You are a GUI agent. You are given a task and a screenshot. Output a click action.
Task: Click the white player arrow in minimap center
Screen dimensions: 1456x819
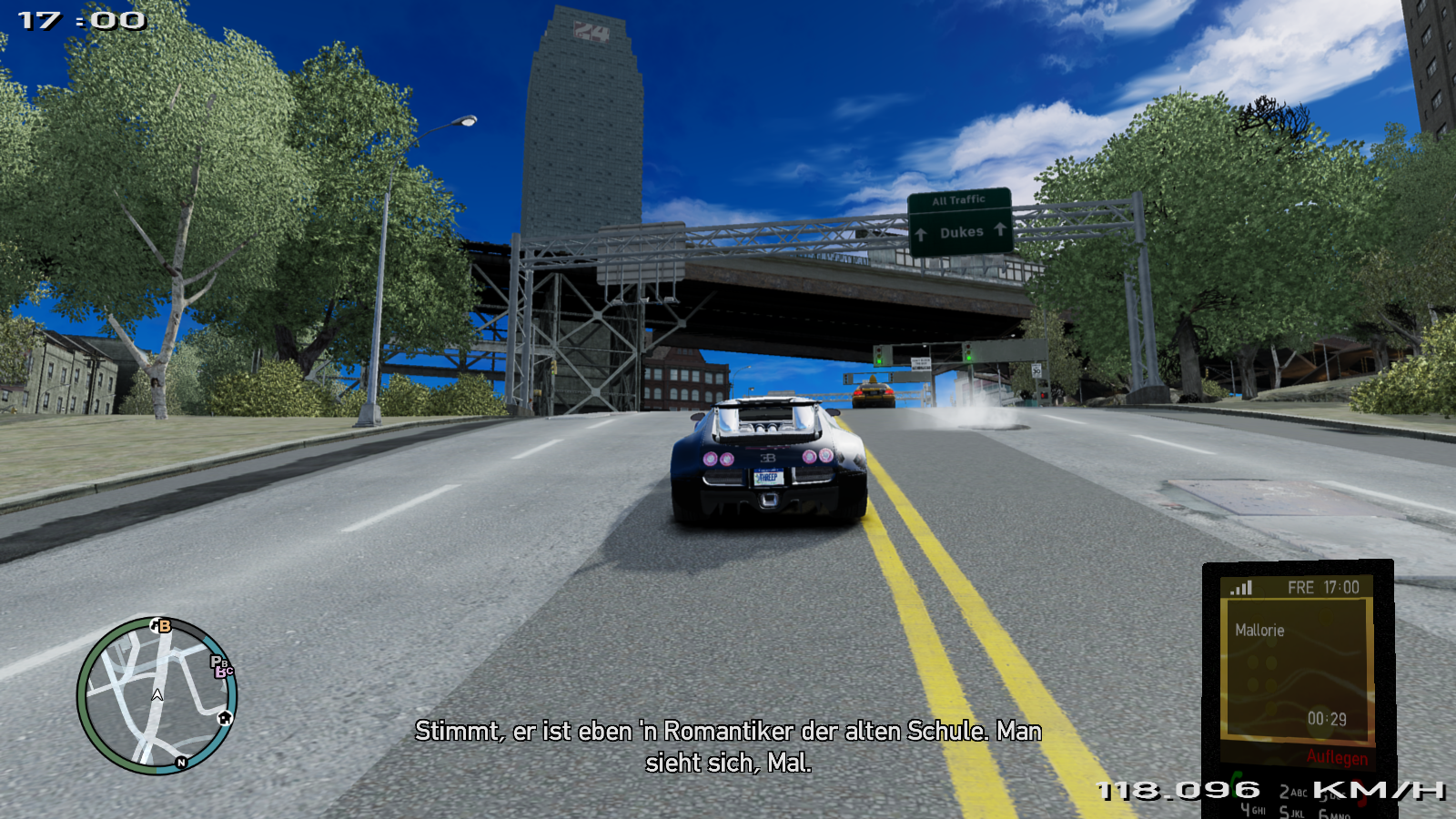click(x=157, y=694)
